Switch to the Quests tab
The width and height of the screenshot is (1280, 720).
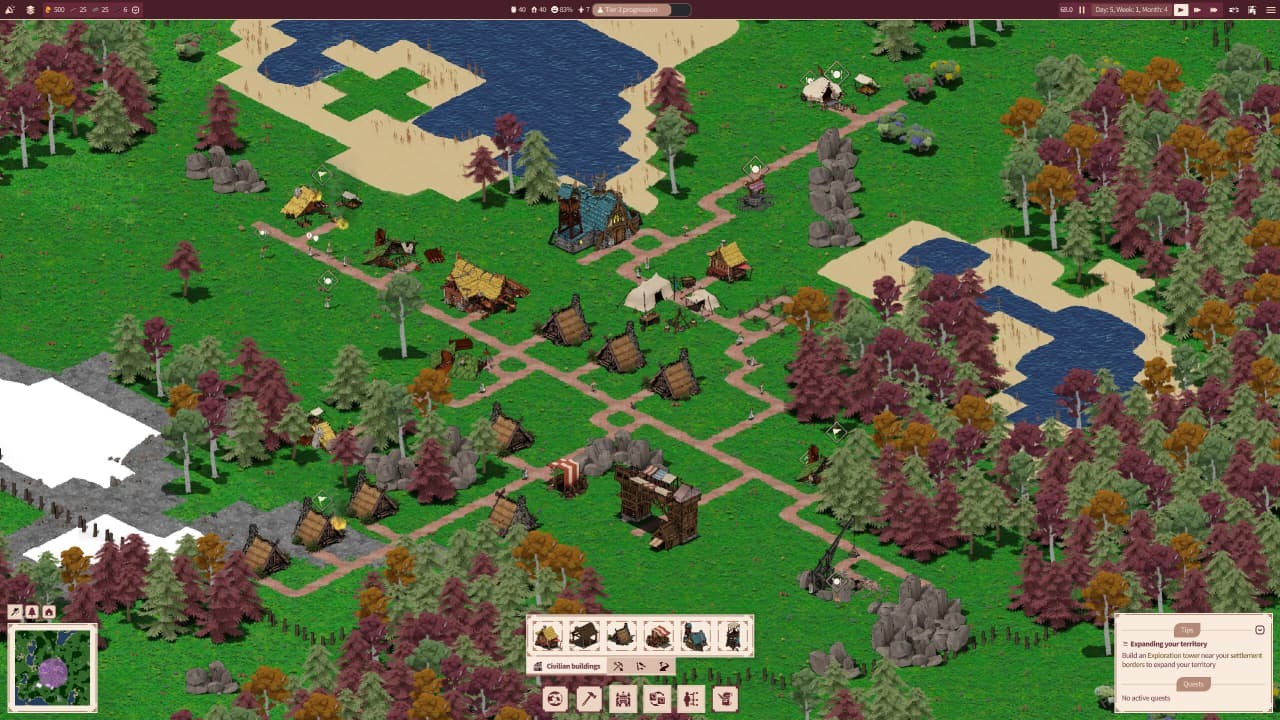point(1193,684)
